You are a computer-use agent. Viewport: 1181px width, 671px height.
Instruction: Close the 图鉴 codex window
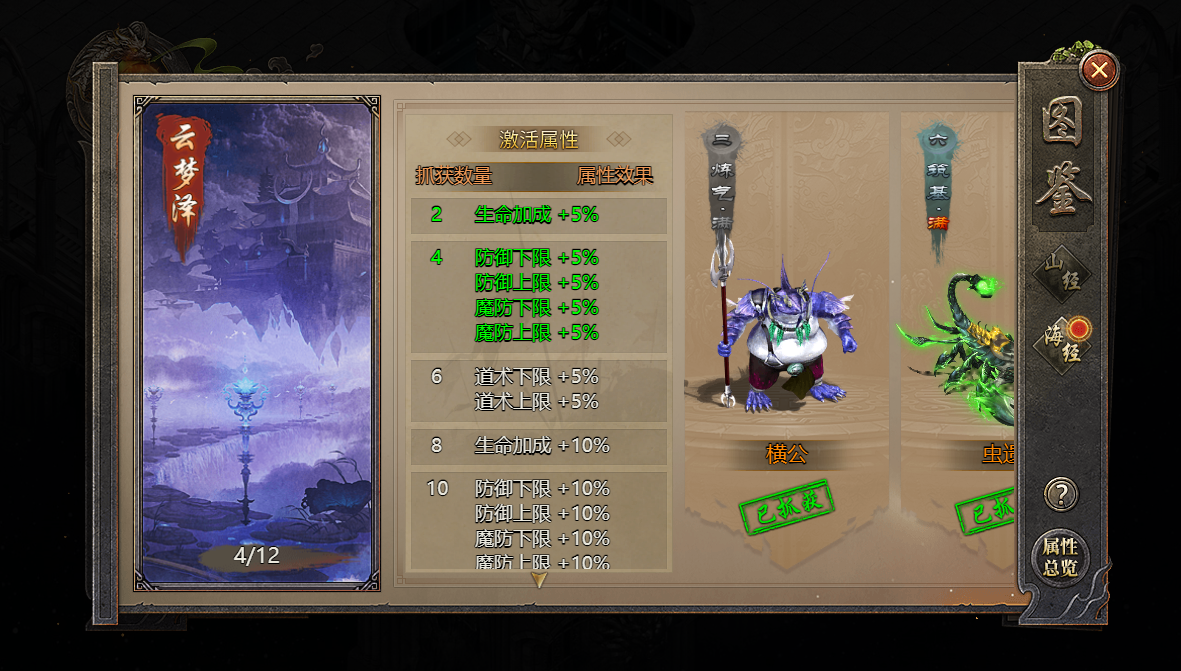pos(1099,70)
